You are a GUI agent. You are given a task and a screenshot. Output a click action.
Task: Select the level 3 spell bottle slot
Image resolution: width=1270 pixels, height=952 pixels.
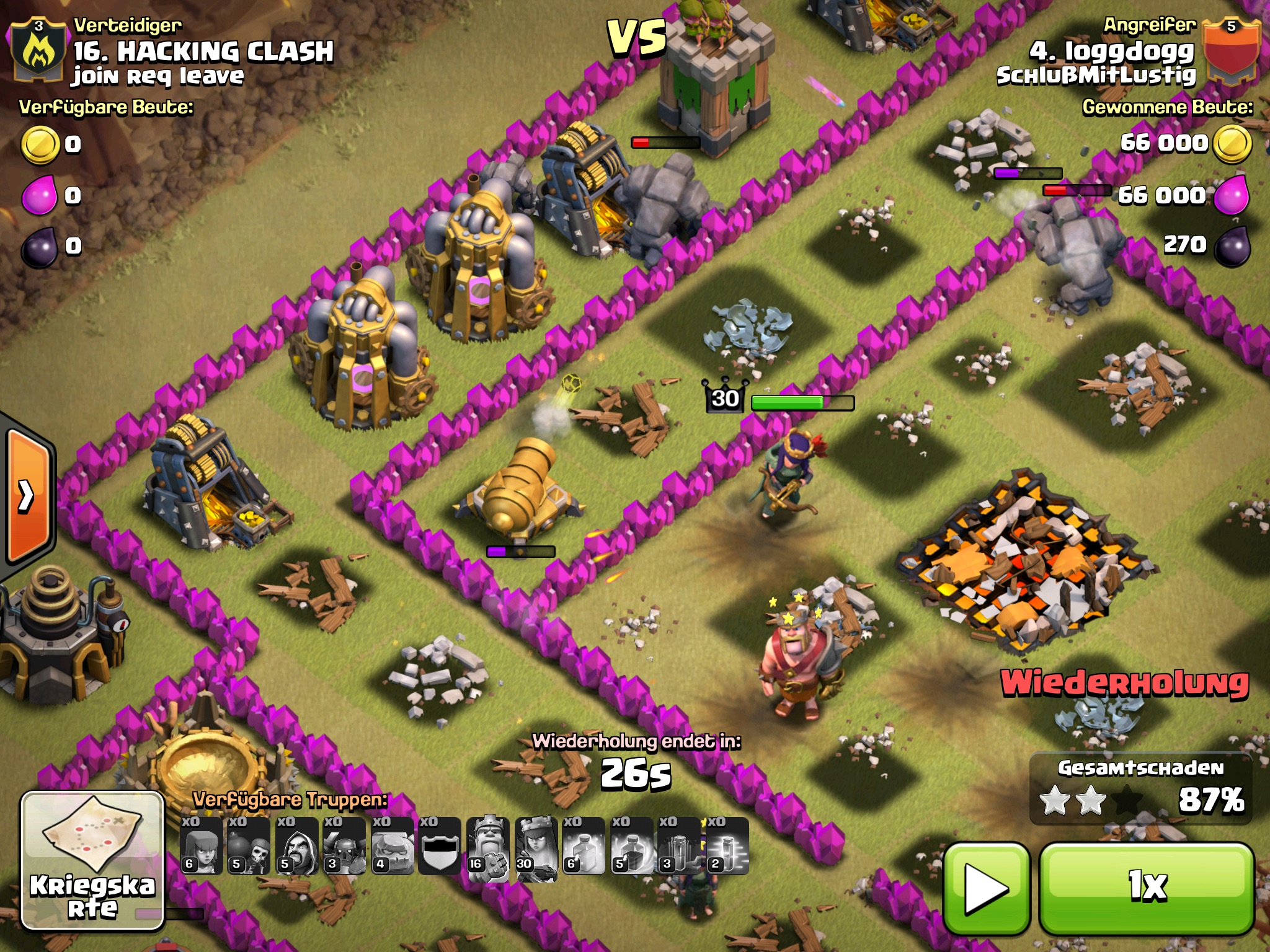[679, 845]
